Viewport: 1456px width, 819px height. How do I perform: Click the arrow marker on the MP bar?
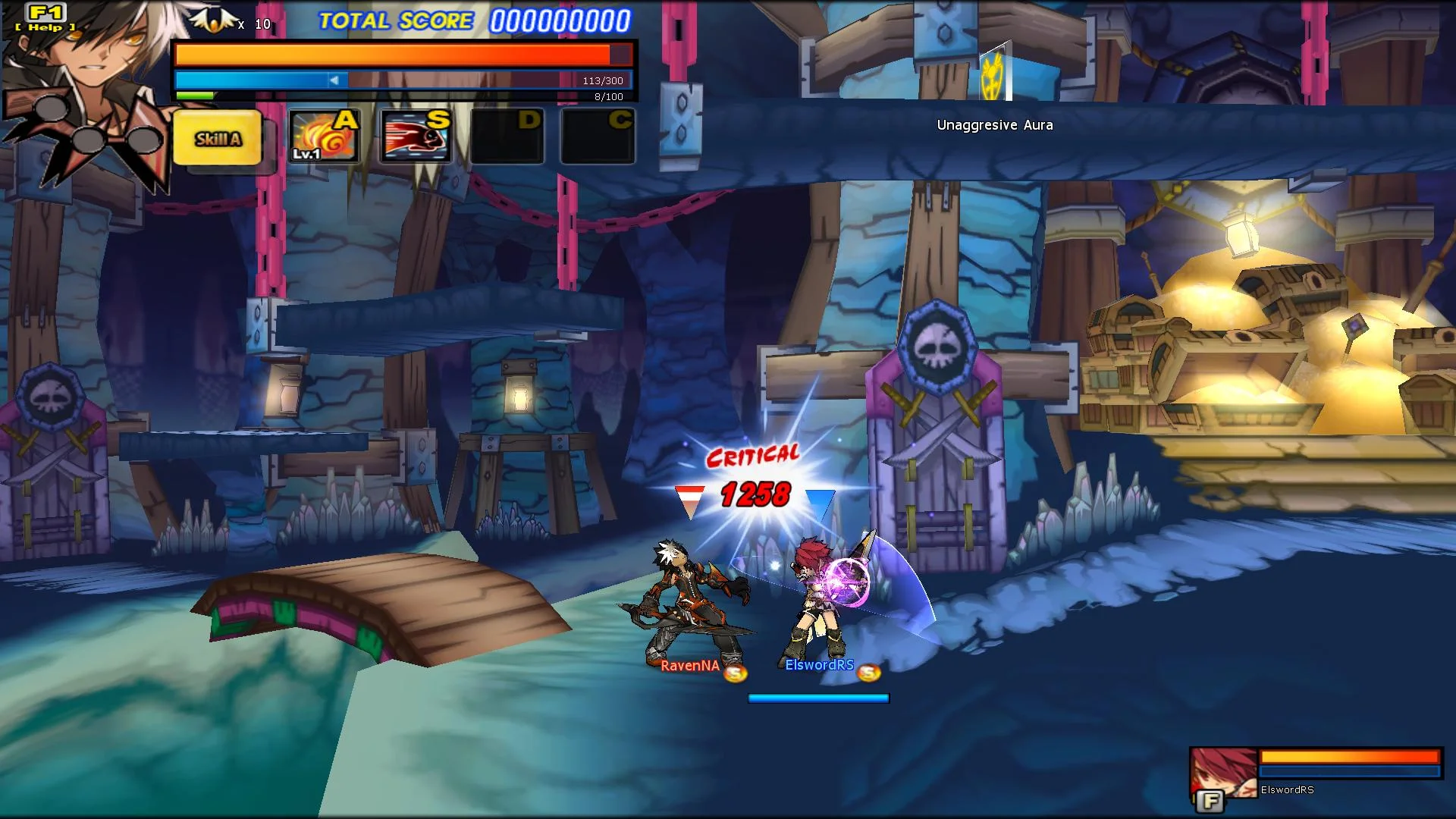click(x=336, y=79)
